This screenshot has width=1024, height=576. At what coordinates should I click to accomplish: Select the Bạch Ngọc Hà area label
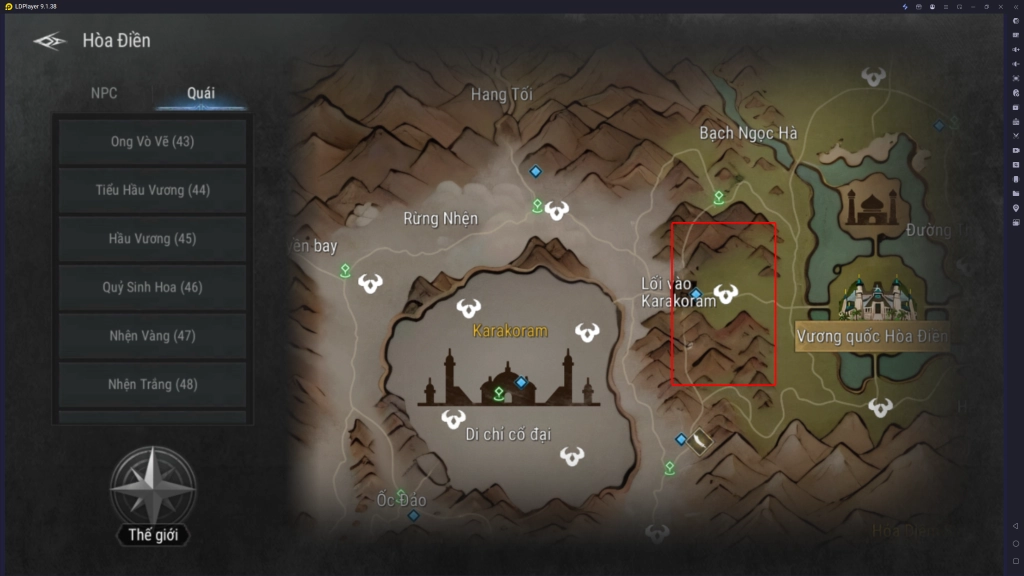point(748,133)
